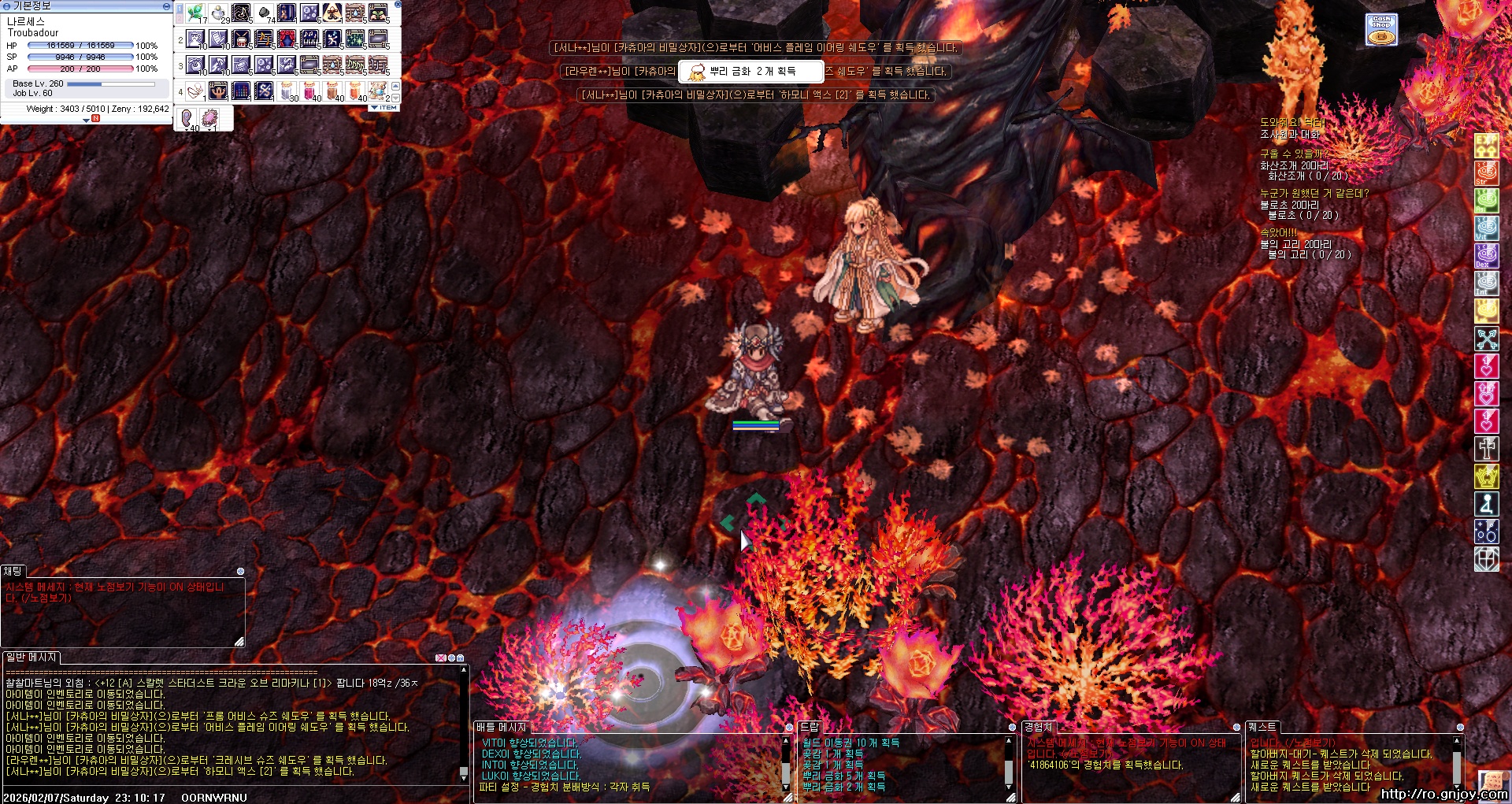Viewport: 1512px width, 804px height.
Task: Select the Str buff status icon
Action: [1486, 172]
